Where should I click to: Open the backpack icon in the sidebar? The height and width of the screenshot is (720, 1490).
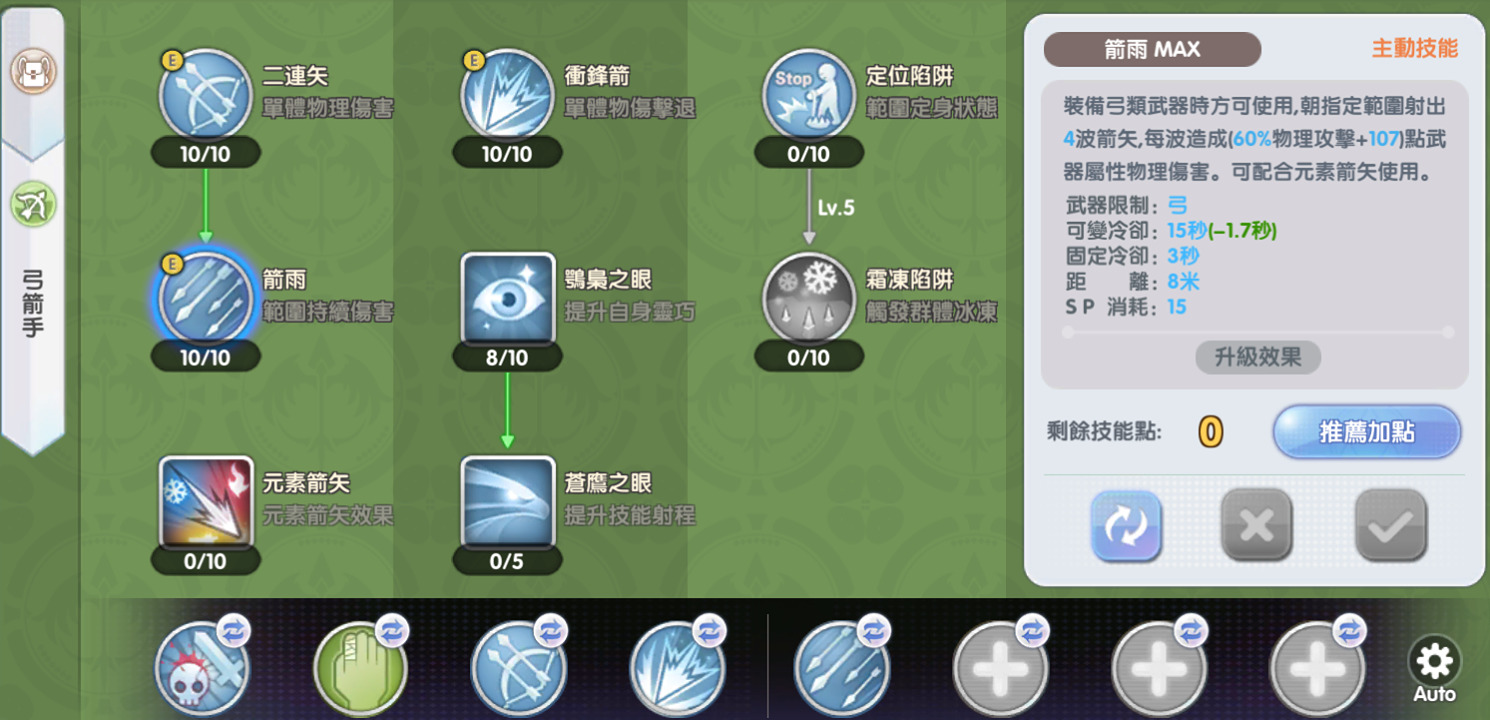coord(32,70)
